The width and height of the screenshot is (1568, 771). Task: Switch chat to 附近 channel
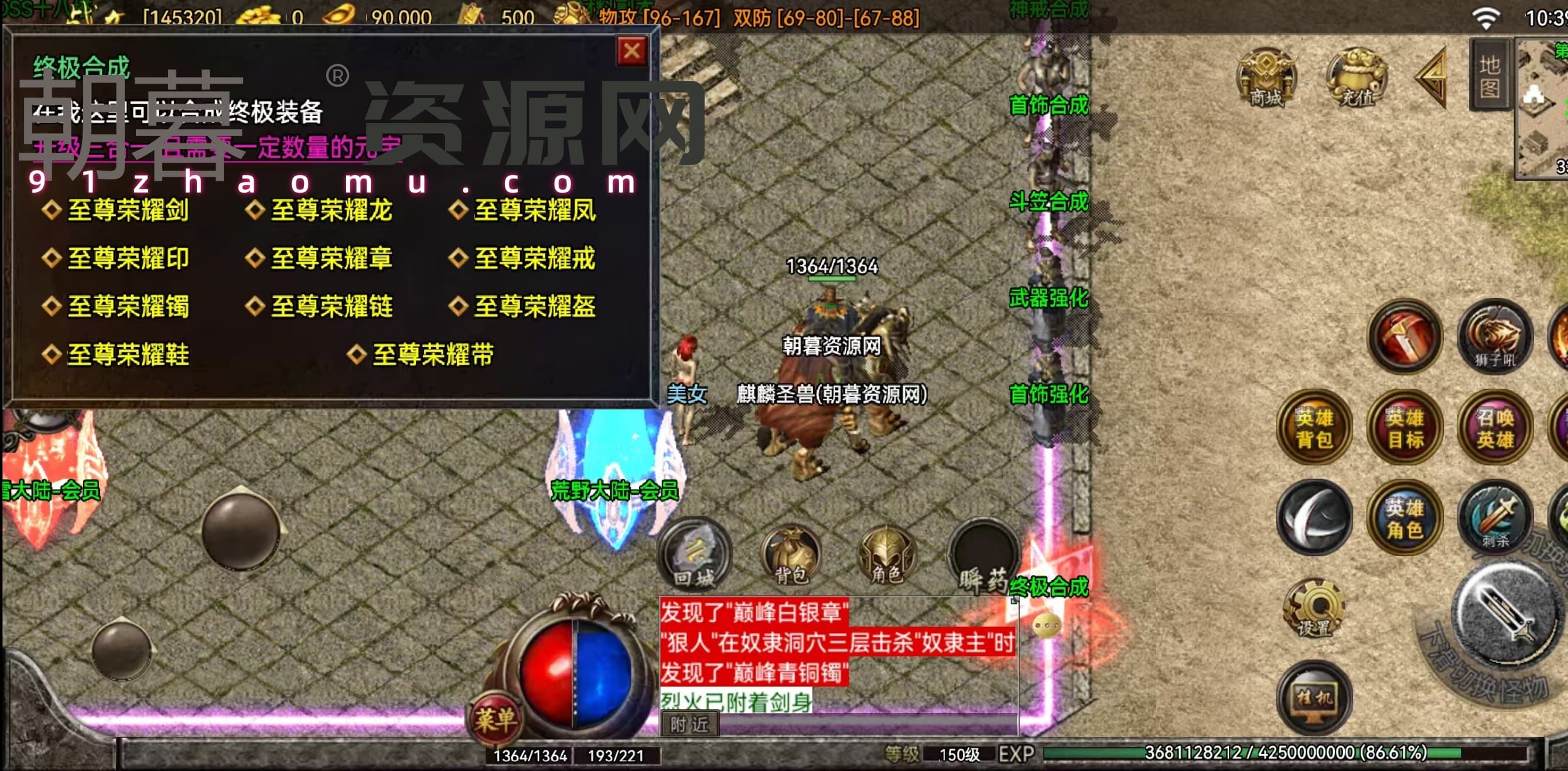pos(689,724)
